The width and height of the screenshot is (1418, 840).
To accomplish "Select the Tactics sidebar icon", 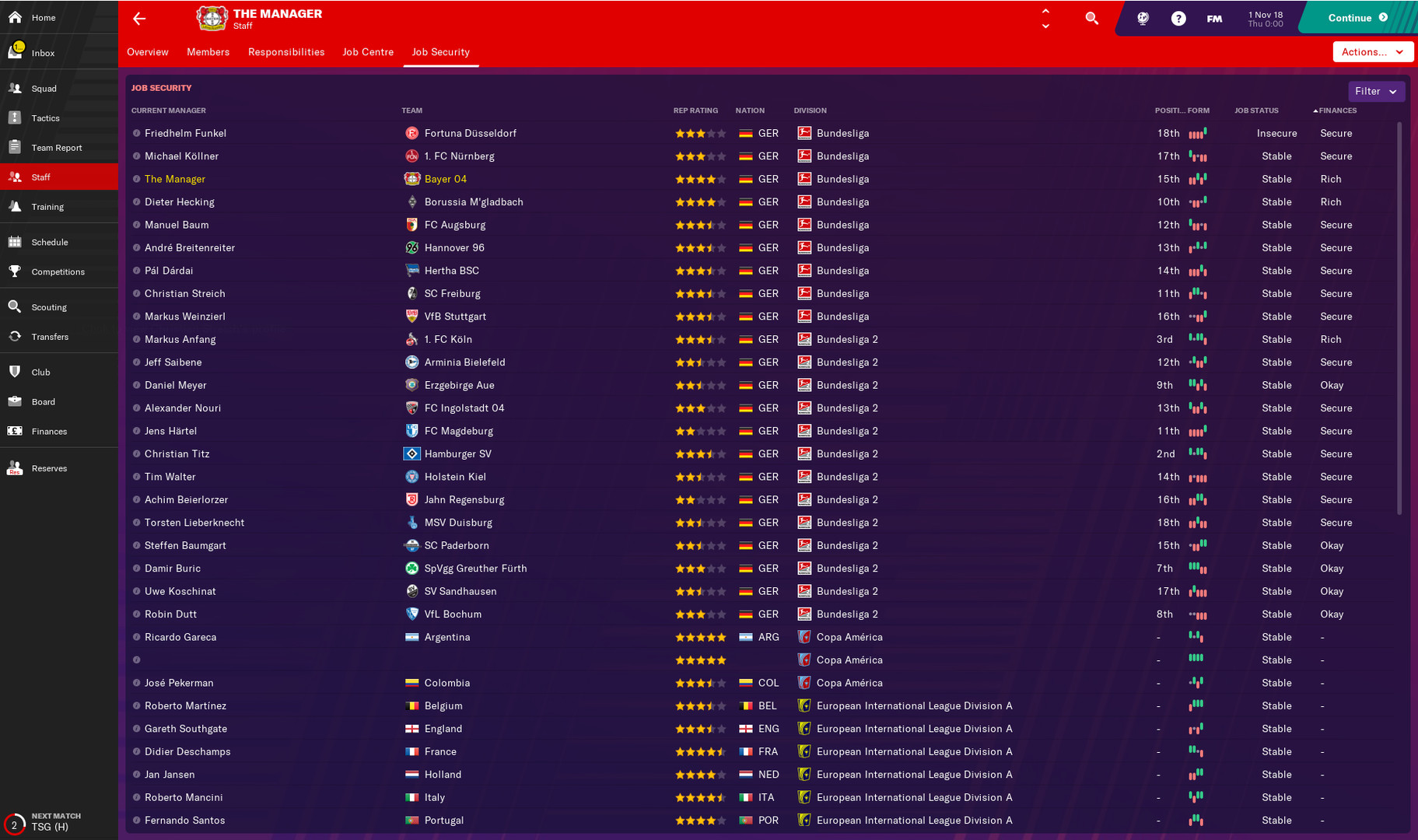I will tap(44, 117).
